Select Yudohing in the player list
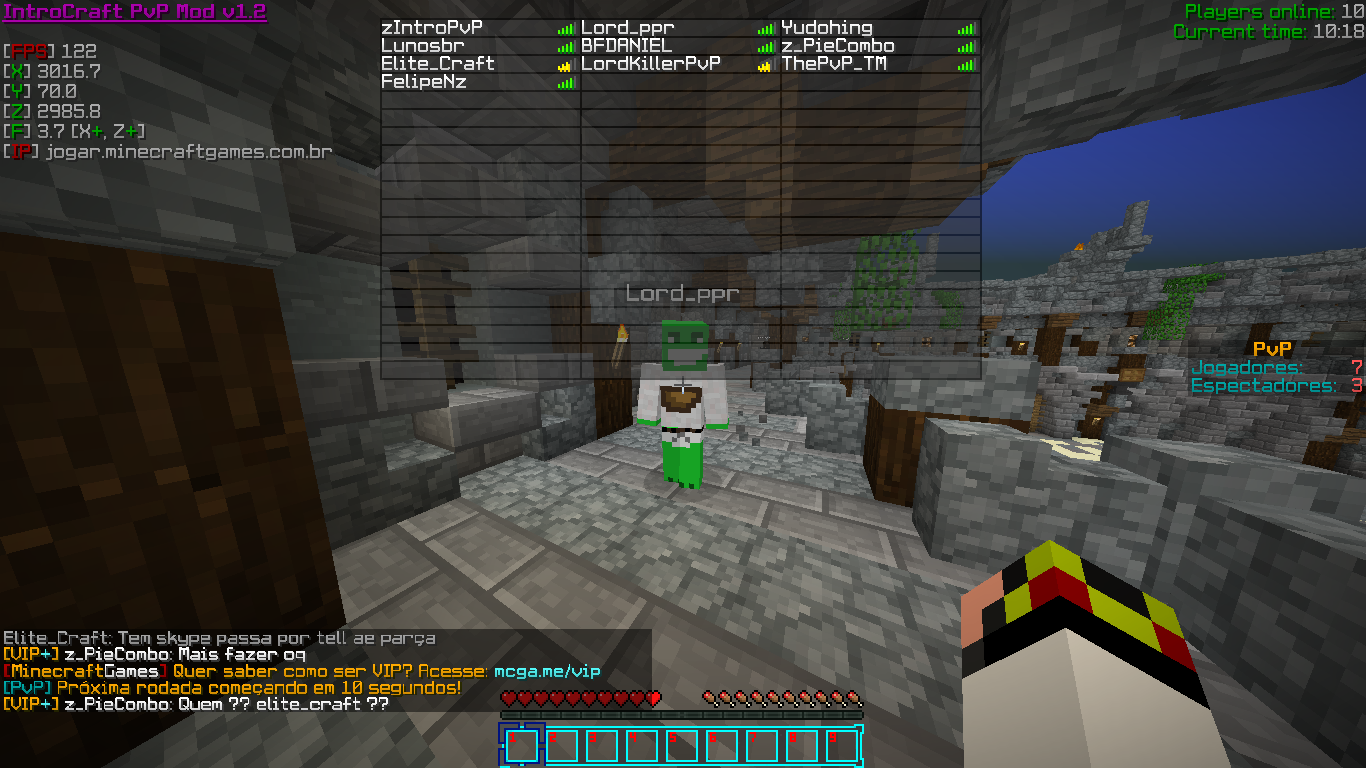1366x768 pixels. coord(827,28)
